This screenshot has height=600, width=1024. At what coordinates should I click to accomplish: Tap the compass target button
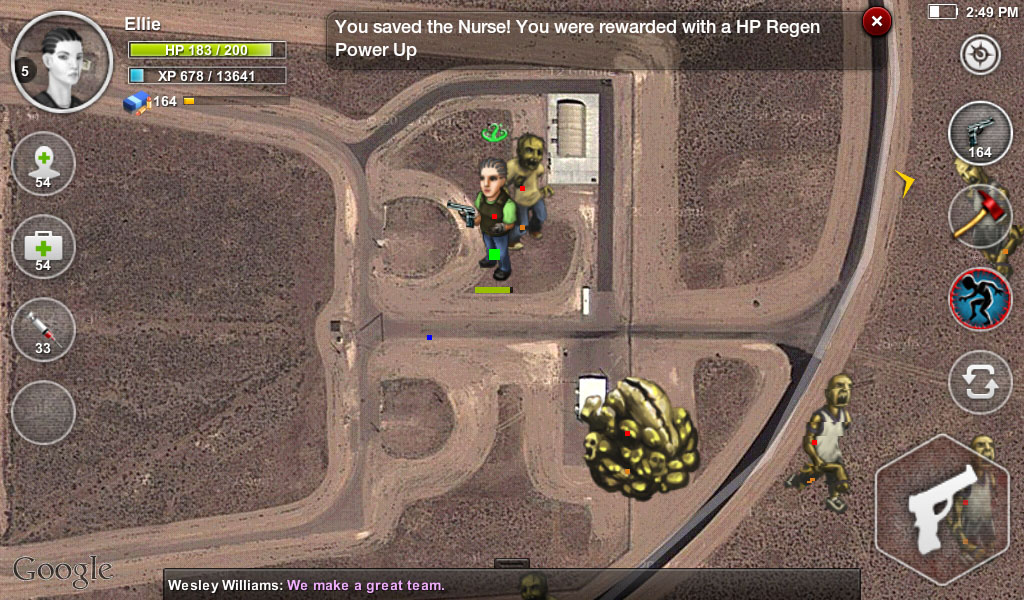click(980, 55)
